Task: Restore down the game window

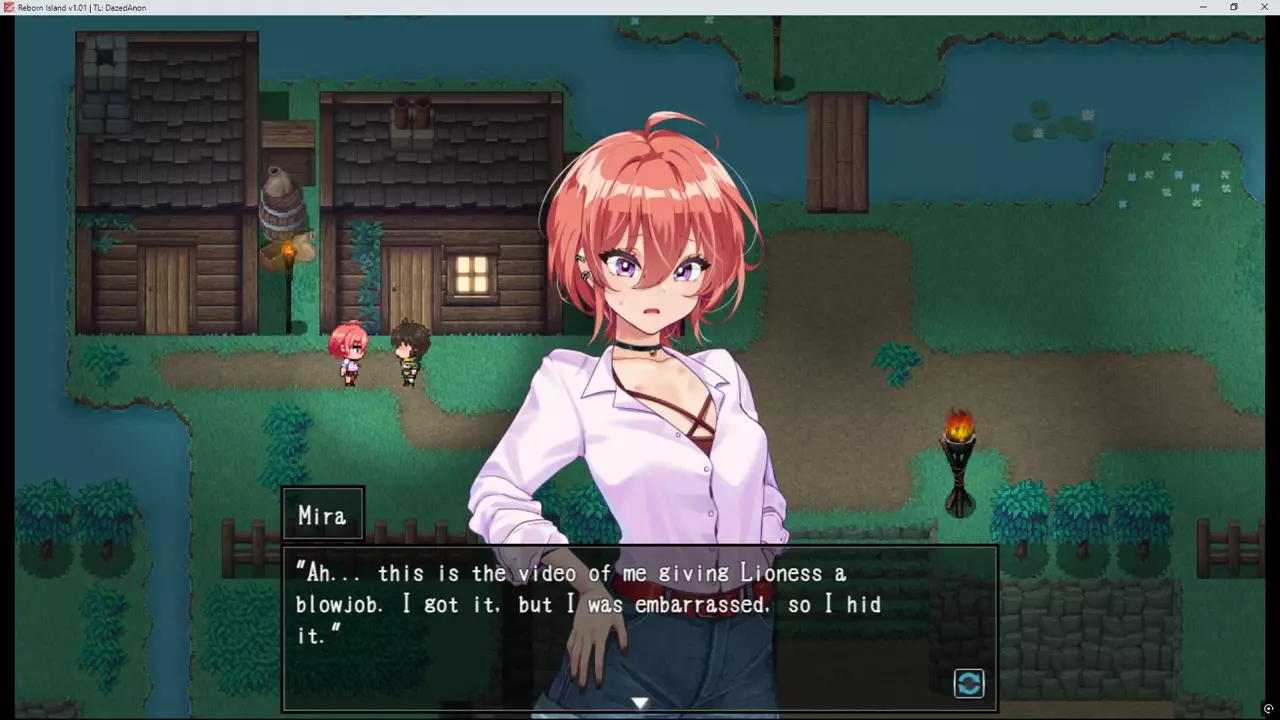Action: click(x=1234, y=7)
